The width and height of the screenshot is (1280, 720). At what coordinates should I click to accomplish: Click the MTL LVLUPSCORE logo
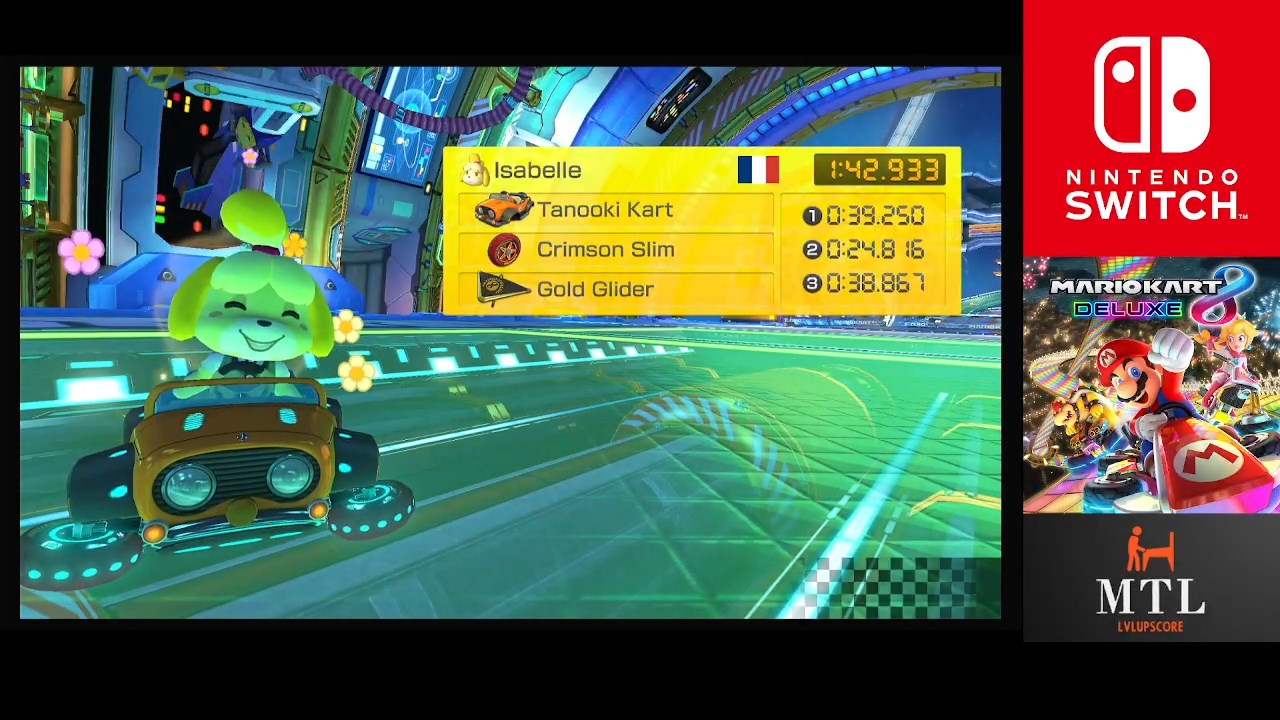[1151, 579]
